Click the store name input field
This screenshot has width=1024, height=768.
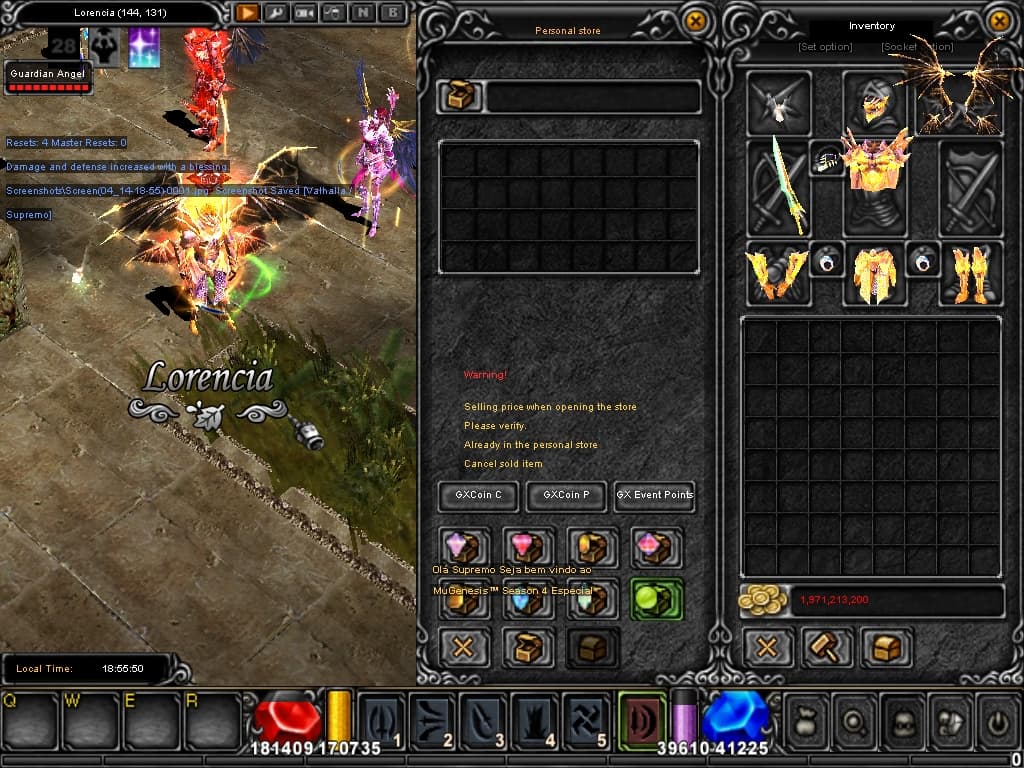tap(592, 97)
